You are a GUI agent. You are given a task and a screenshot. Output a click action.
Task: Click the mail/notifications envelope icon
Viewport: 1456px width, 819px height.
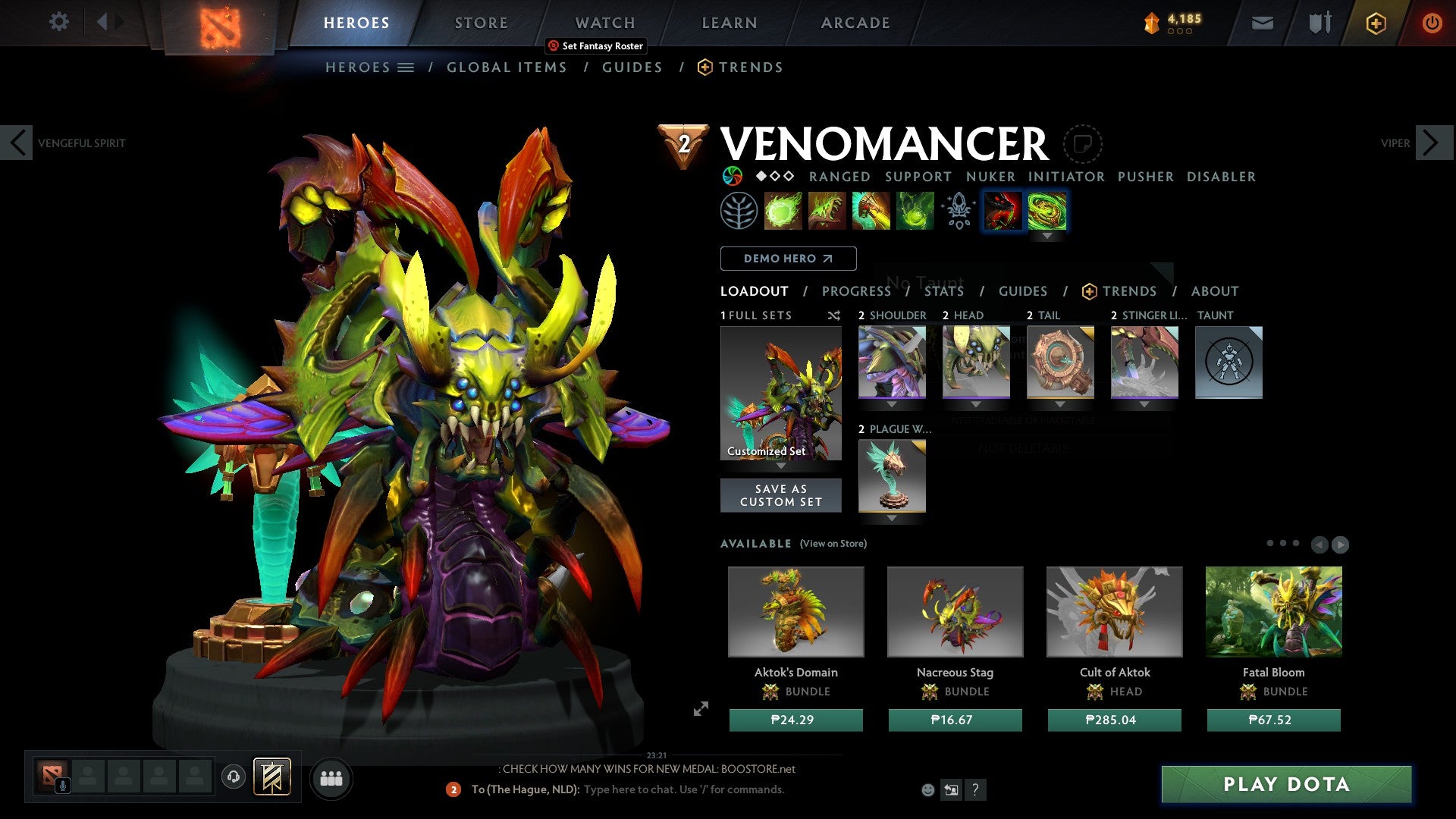tap(1262, 23)
